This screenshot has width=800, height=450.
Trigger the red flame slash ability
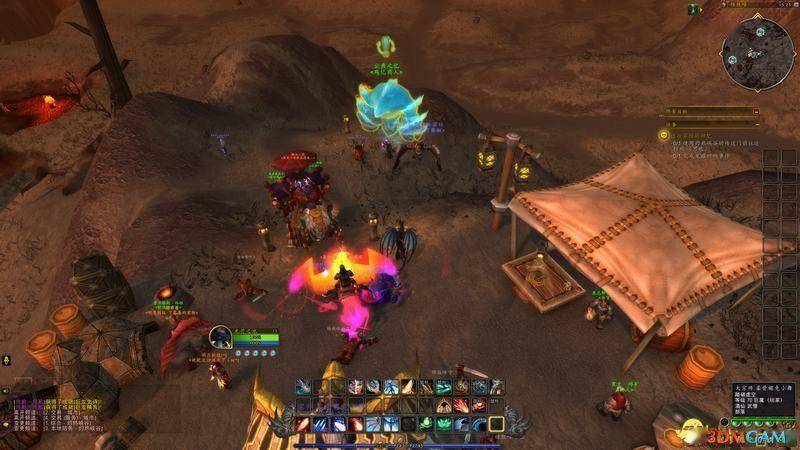[407, 387]
